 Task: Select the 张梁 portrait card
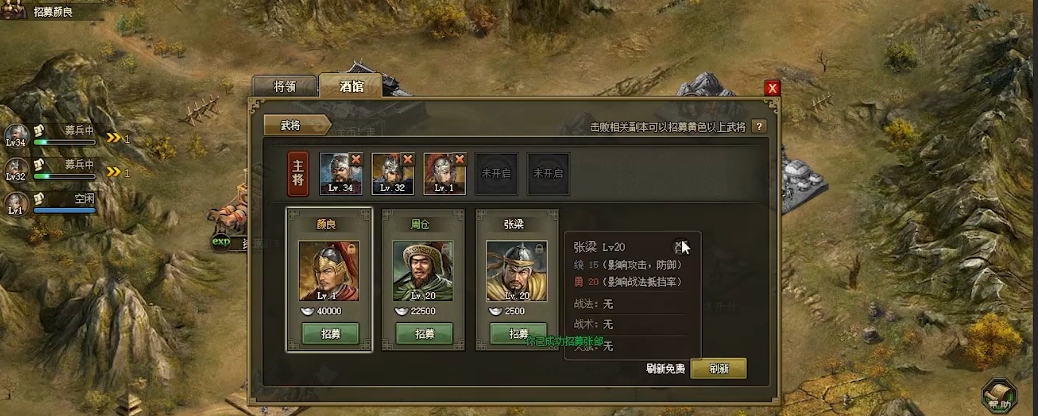[516, 270]
